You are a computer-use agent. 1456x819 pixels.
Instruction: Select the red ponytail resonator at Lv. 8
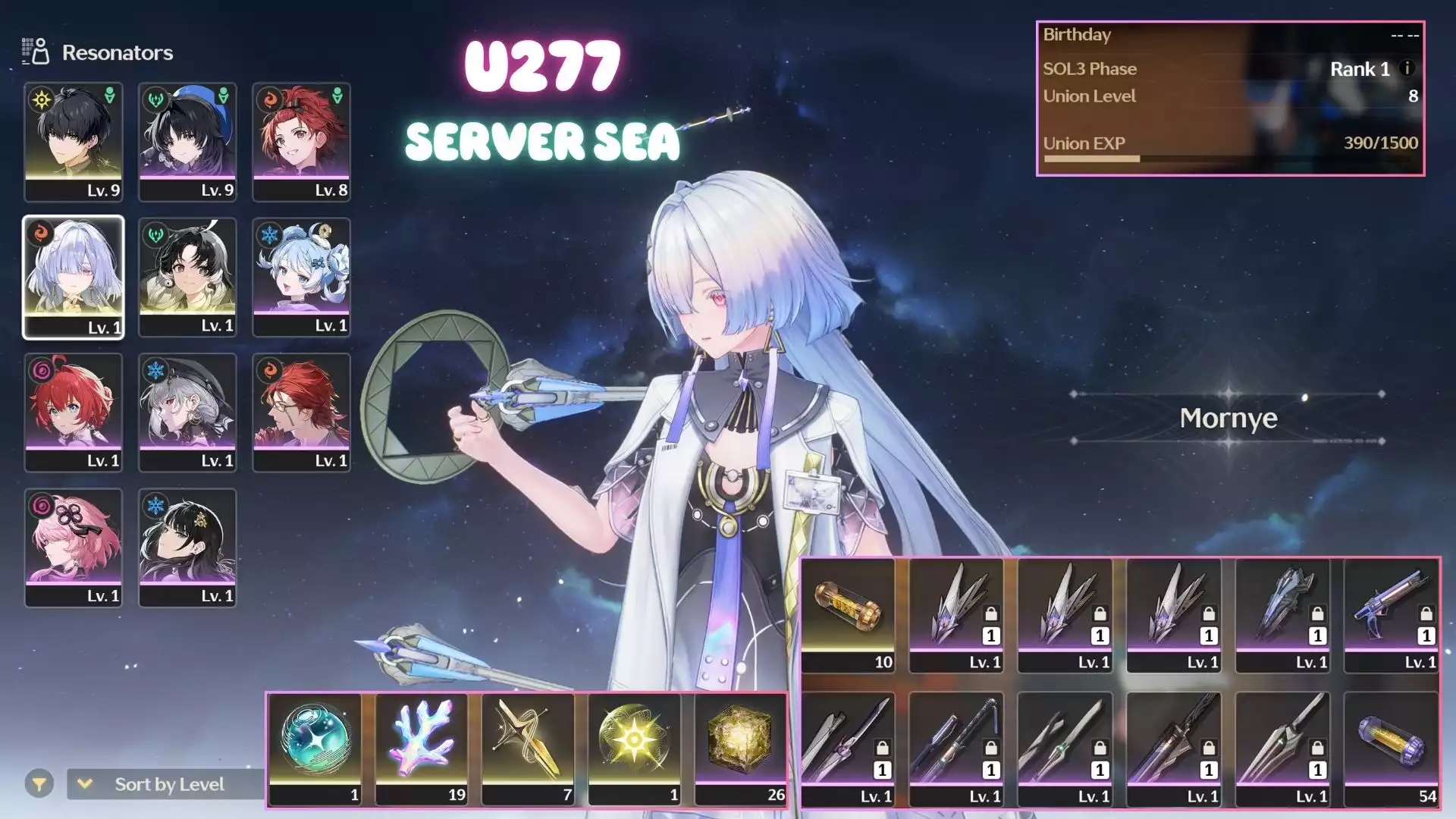301,142
